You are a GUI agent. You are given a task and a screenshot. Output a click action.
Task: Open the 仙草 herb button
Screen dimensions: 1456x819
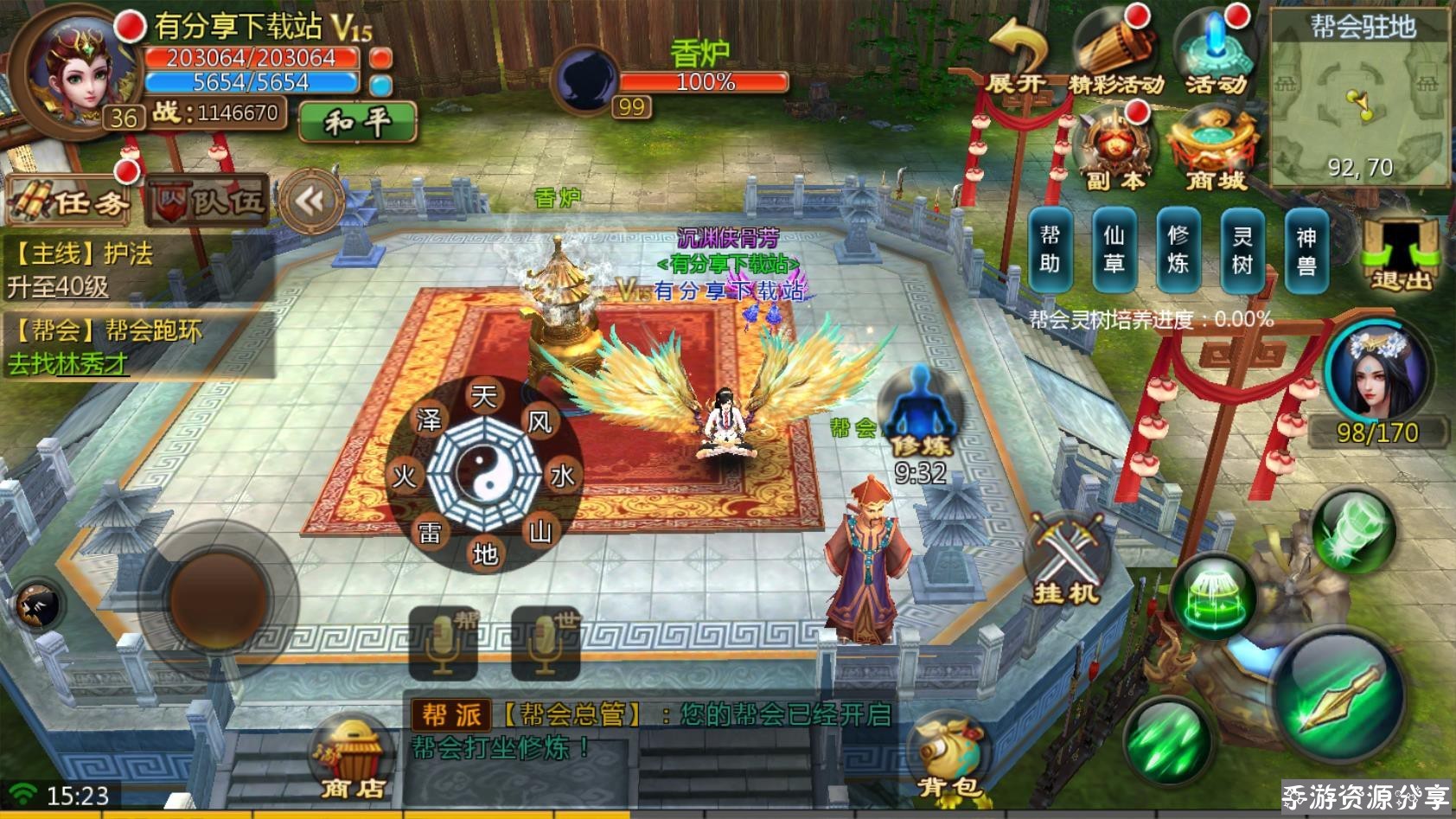pyautogui.click(x=1114, y=249)
